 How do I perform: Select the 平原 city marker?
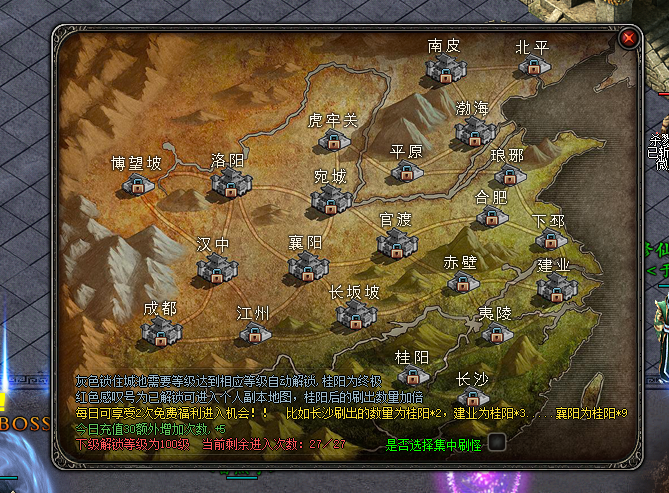[x=406, y=171]
